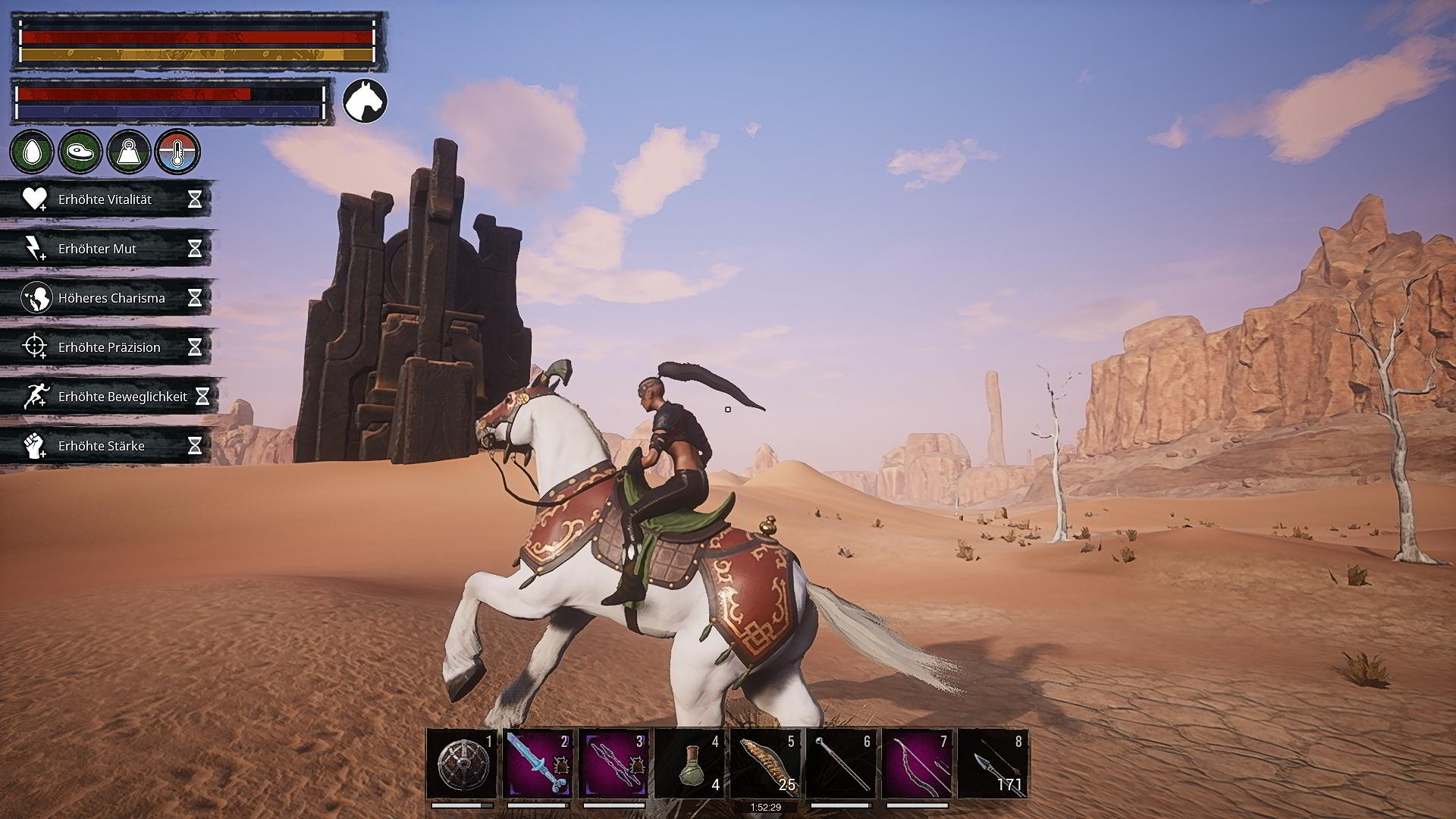Select the Erhöhte Stärke buff entry
1456x819 pixels.
coord(106,446)
